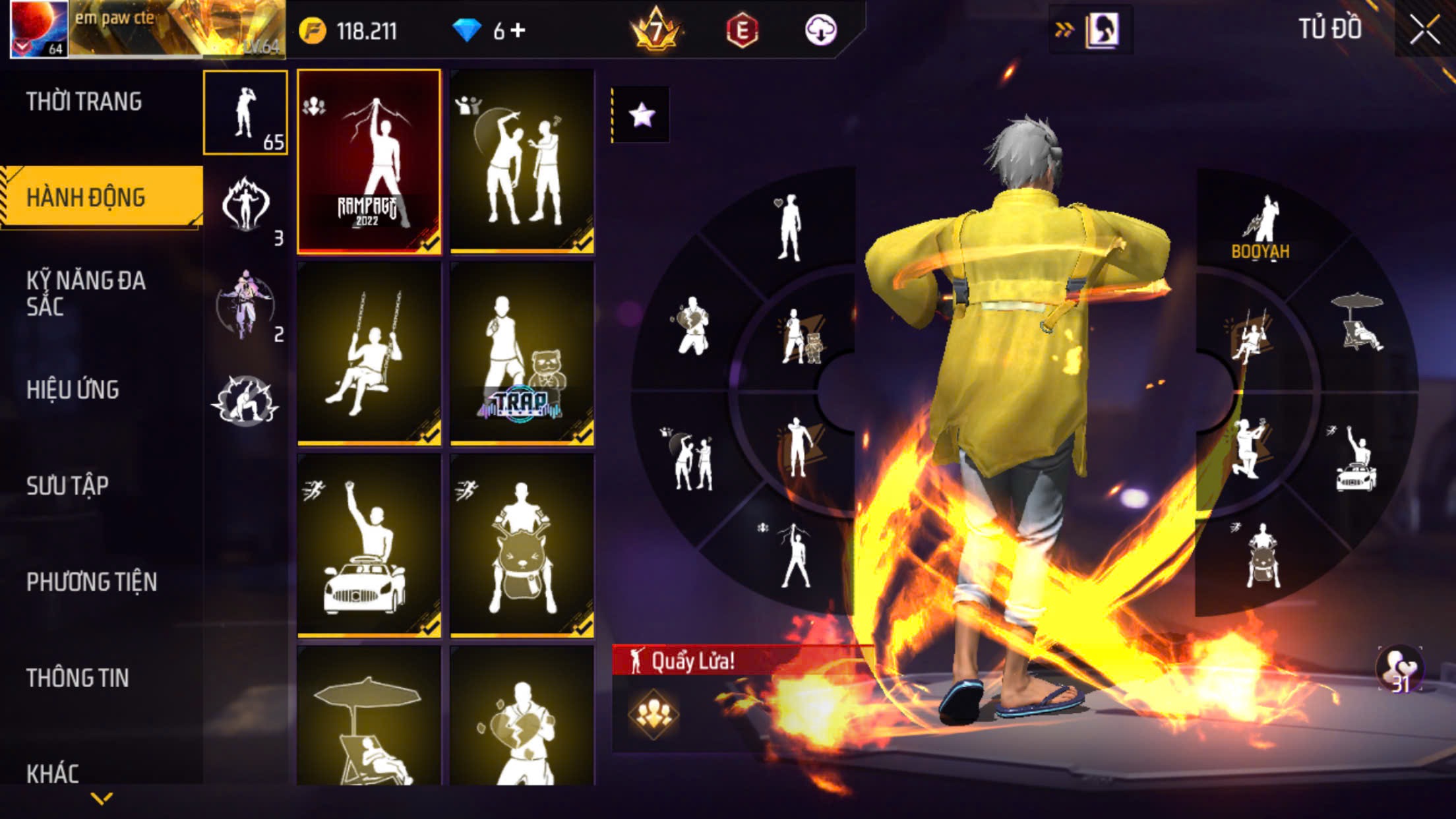Close the Tủ Đồ wardrobe screen
The image size is (1456, 819).
[x=1424, y=30]
